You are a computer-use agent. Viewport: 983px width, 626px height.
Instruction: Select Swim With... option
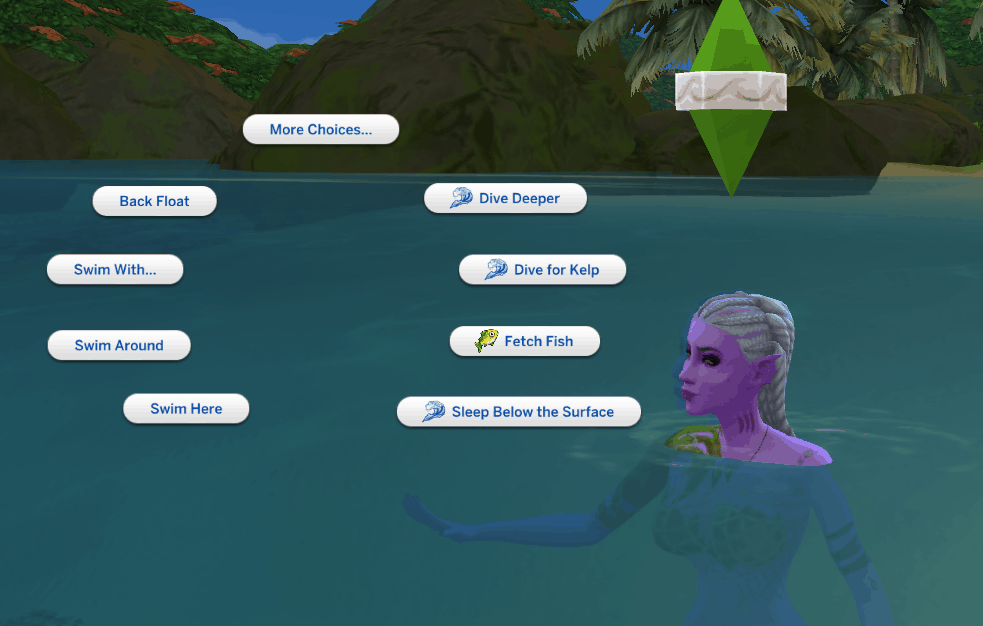click(115, 270)
